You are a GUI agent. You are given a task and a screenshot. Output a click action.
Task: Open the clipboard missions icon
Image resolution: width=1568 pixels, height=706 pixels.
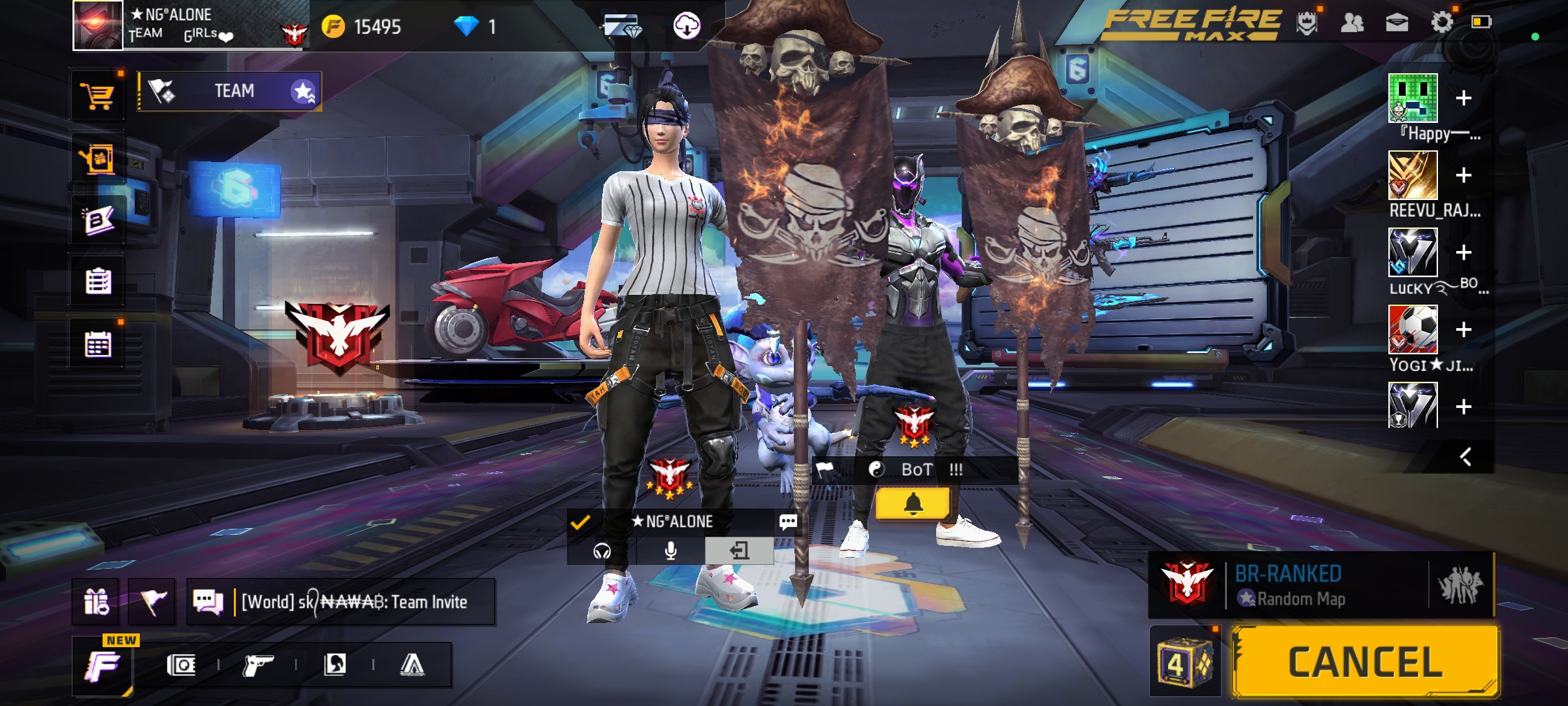coord(98,282)
